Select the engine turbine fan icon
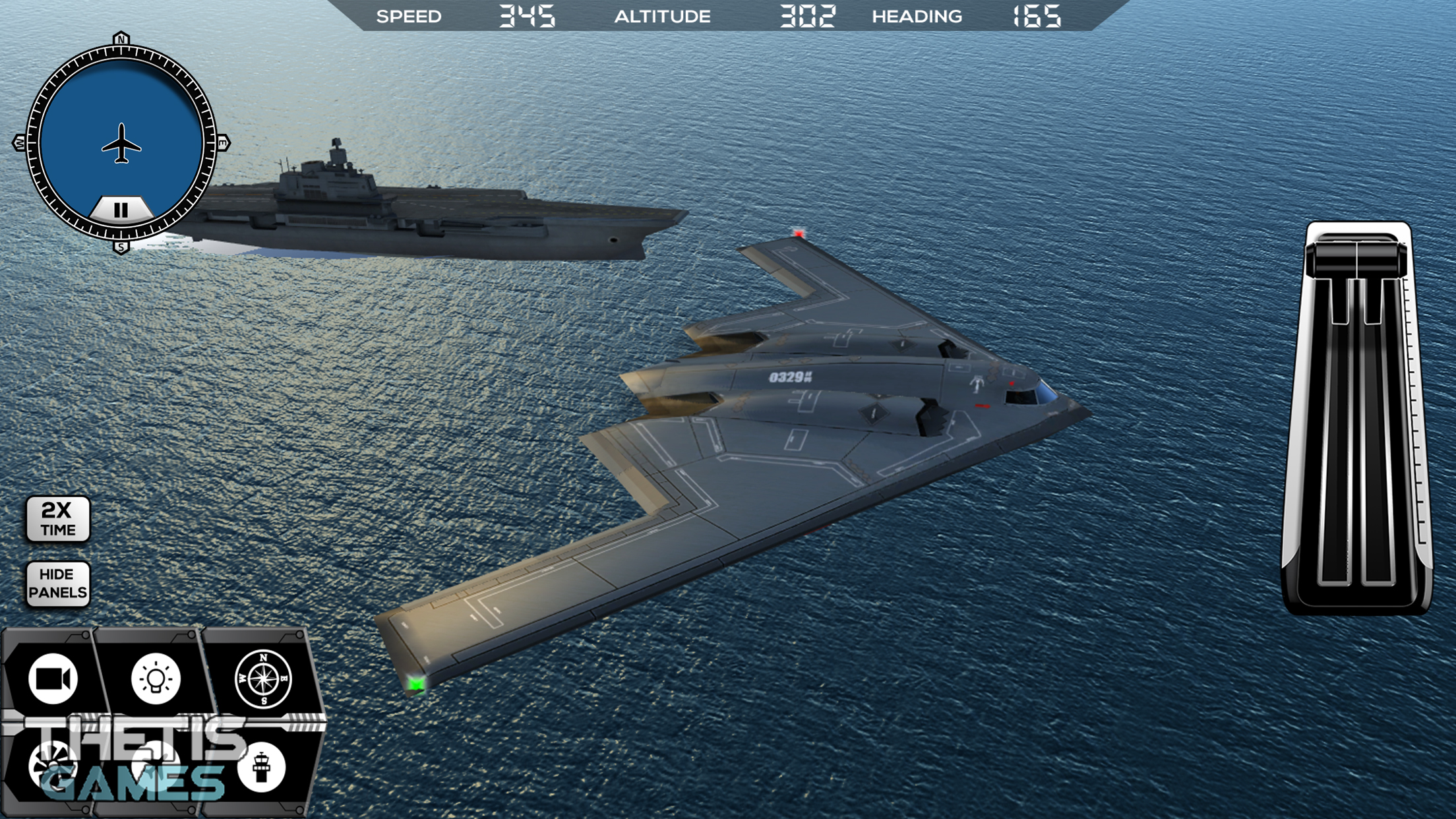 coord(53,766)
